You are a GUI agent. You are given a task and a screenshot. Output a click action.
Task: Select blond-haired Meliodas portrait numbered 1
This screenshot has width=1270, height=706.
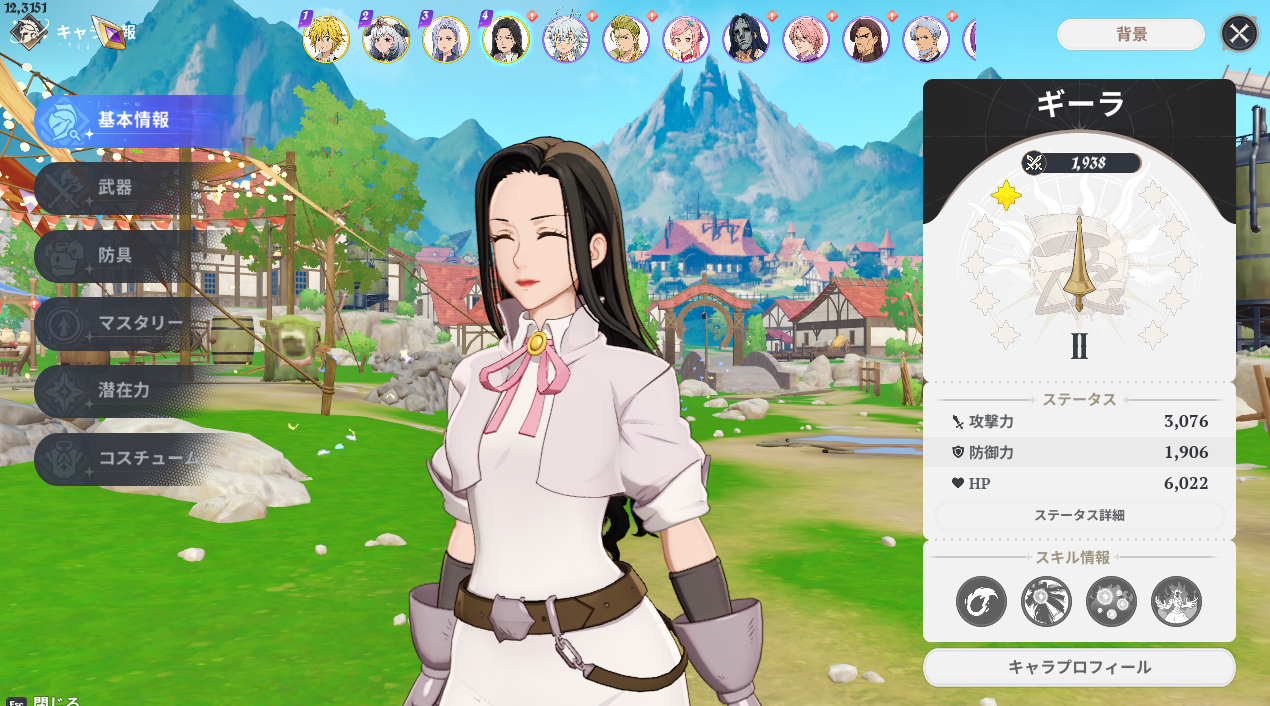[326, 40]
